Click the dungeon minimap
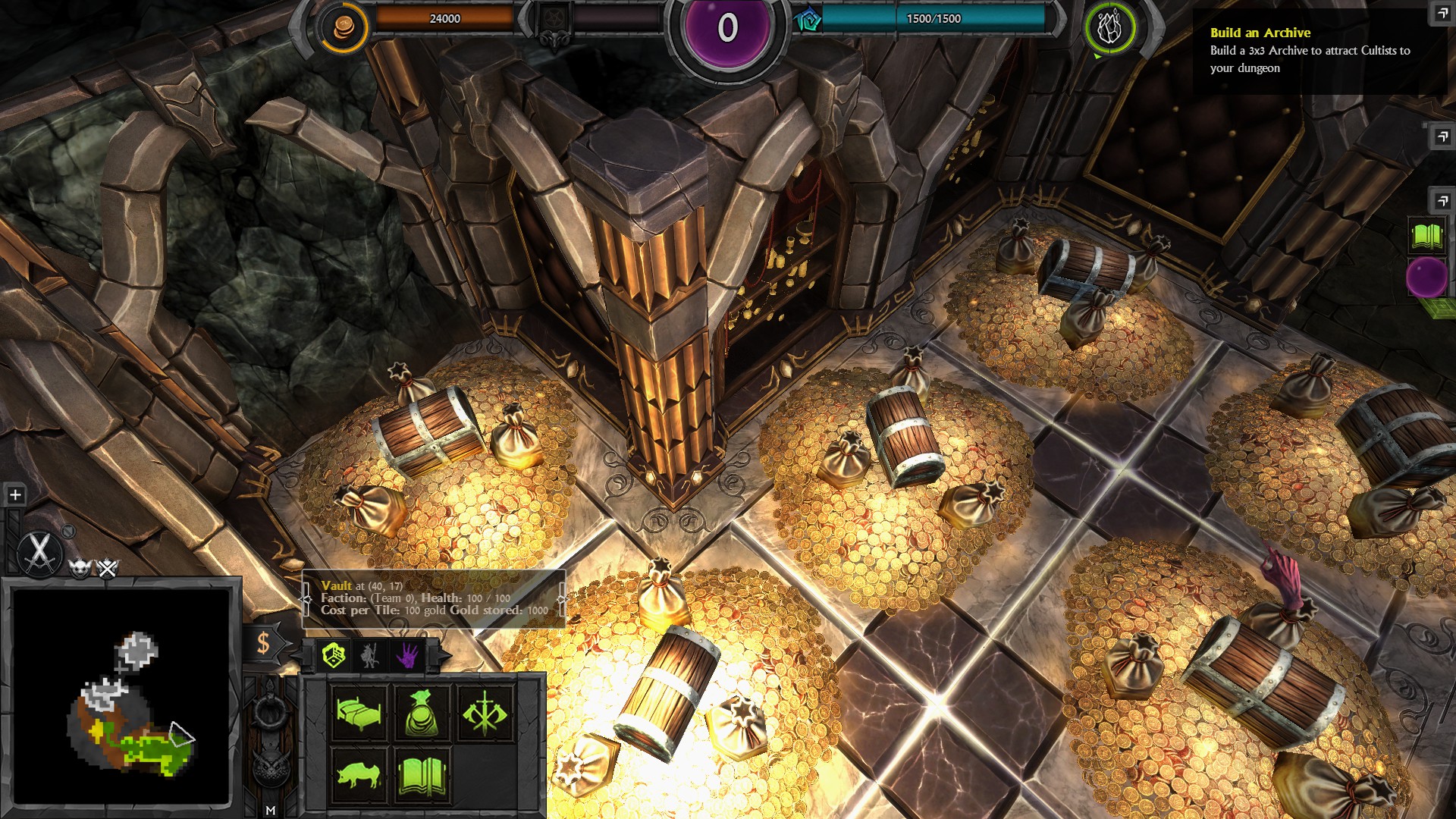 pyautogui.click(x=121, y=696)
